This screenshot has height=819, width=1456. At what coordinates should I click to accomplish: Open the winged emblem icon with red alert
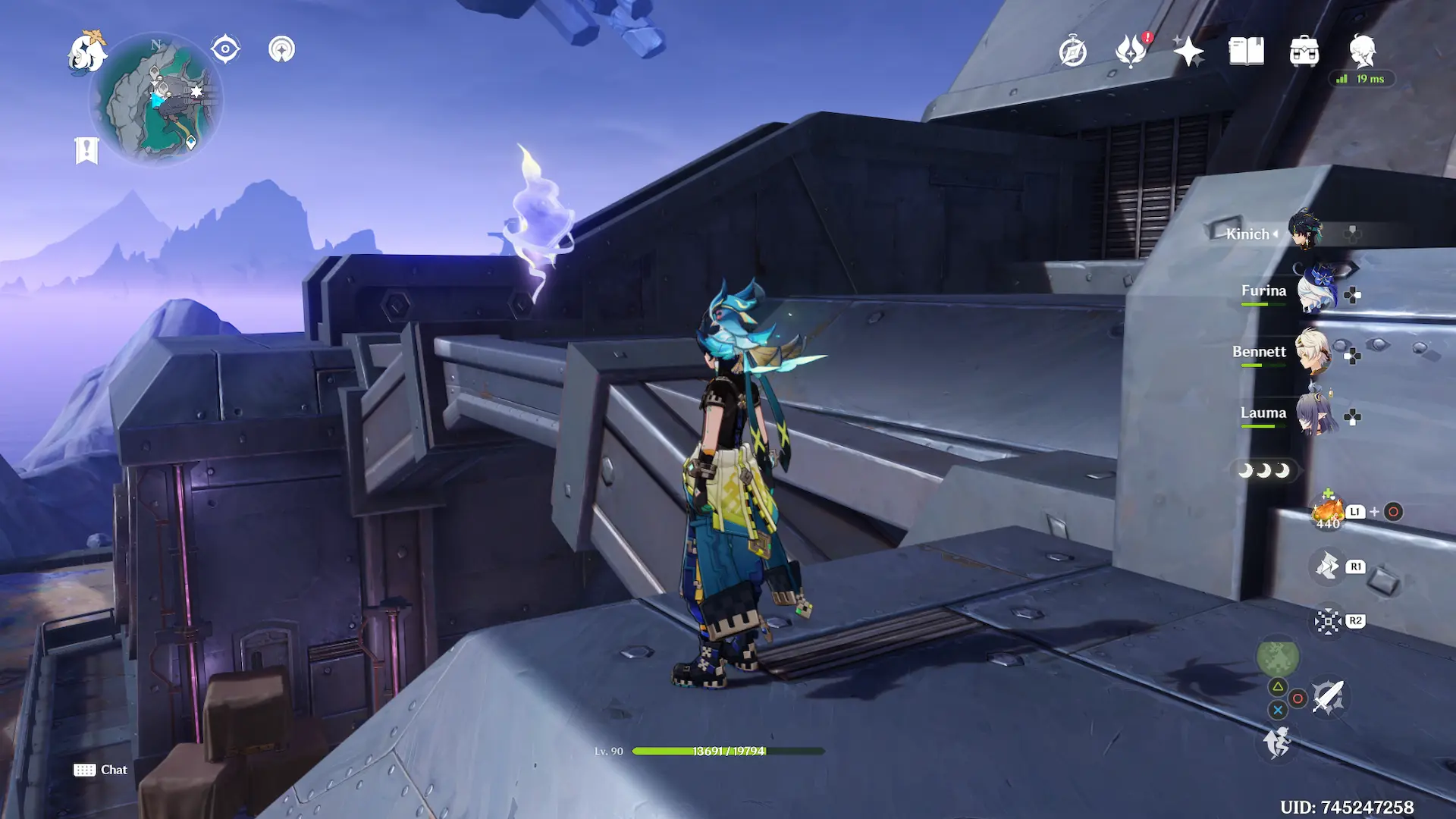pyautogui.click(x=1131, y=52)
